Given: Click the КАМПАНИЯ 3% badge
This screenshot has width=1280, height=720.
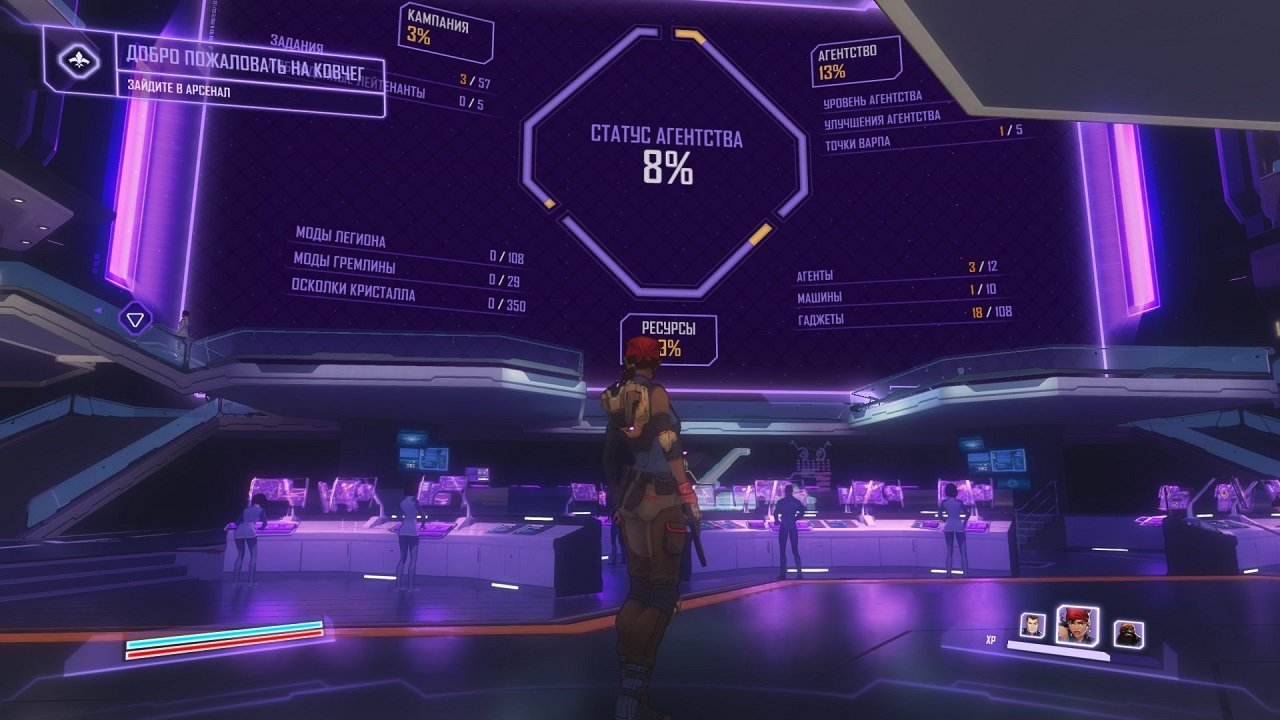Looking at the screenshot, I should click(x=446, y=23).
